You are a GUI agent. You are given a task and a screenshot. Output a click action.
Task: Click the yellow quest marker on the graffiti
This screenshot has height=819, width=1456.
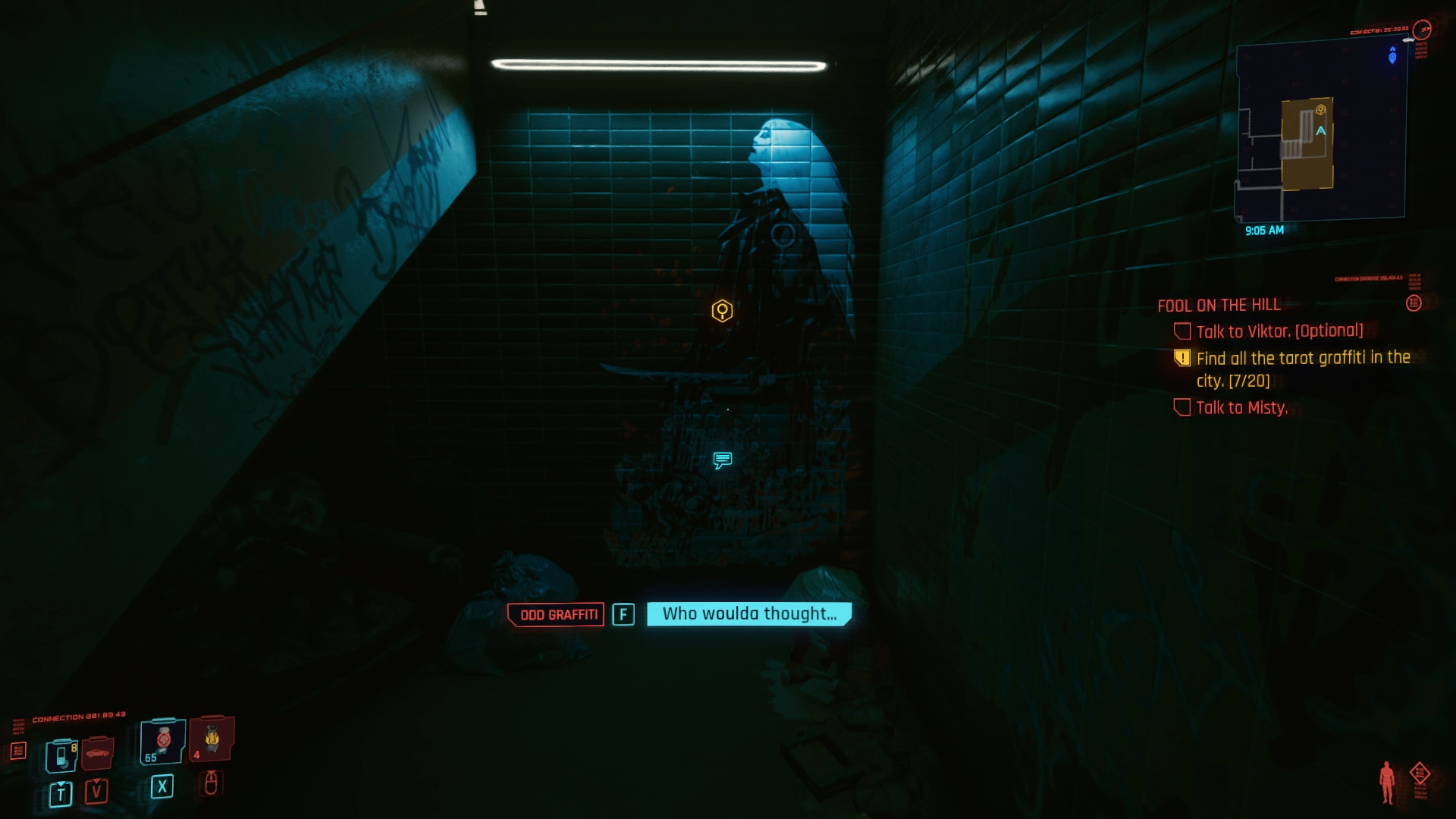(722, 310)
